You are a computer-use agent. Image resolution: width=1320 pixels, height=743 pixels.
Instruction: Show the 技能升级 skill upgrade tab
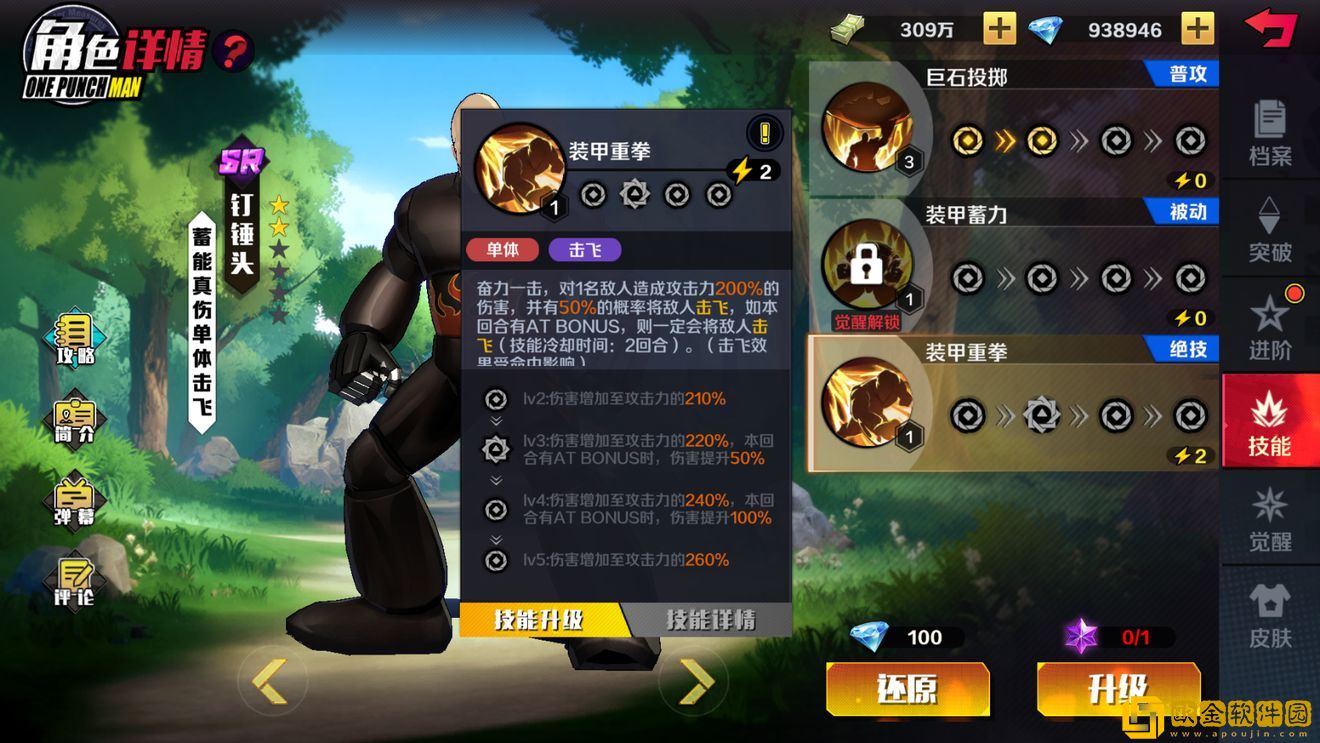click(x=541, y=620)
